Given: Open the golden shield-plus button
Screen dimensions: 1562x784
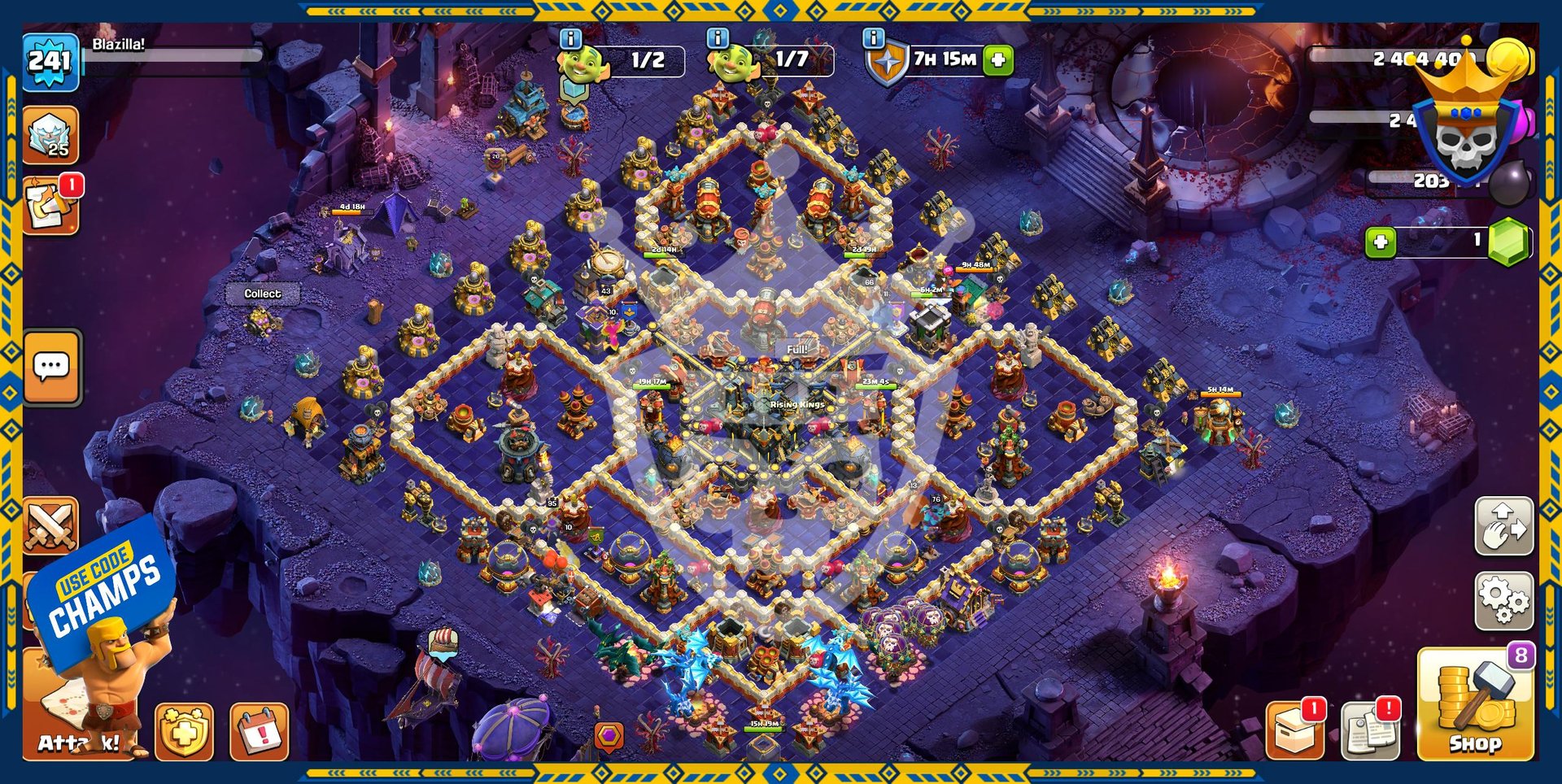Looking at the screenshot, I should coord(185,732).
